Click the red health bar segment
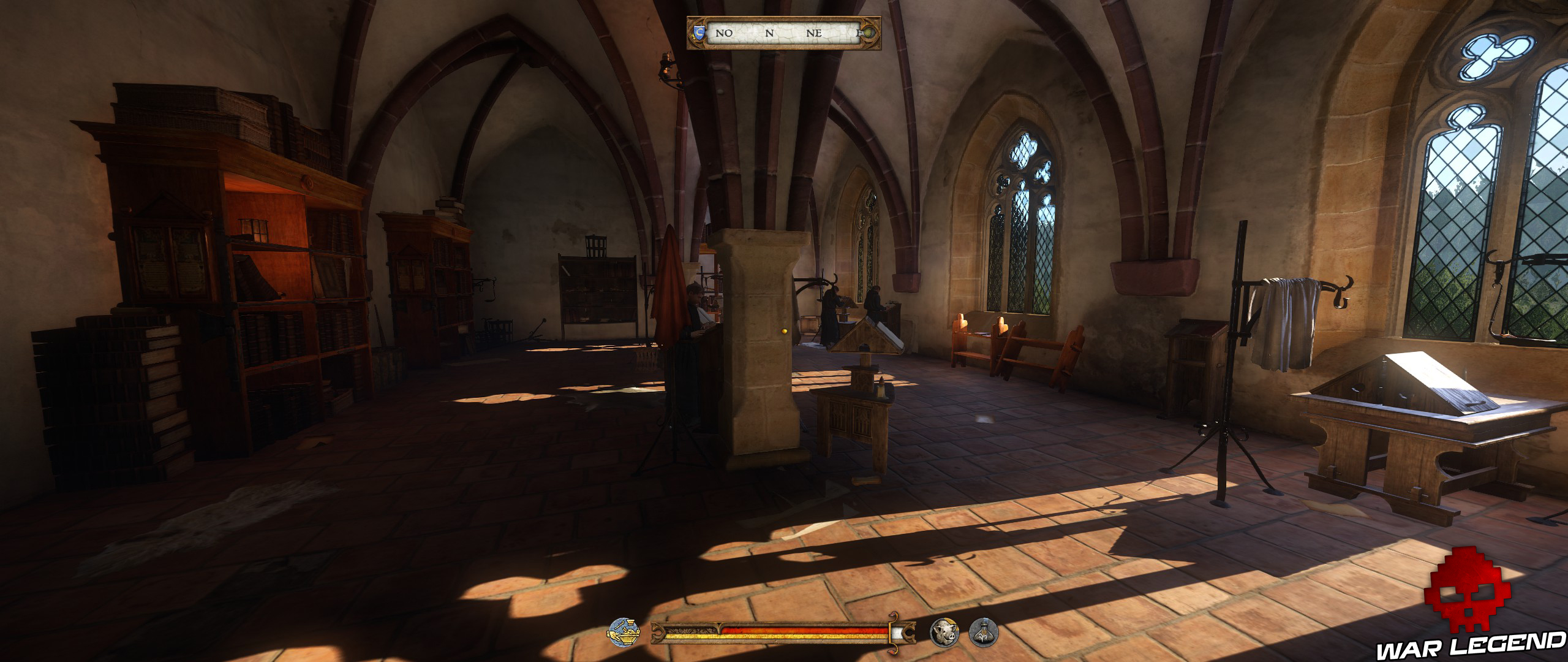 (790, 631)
